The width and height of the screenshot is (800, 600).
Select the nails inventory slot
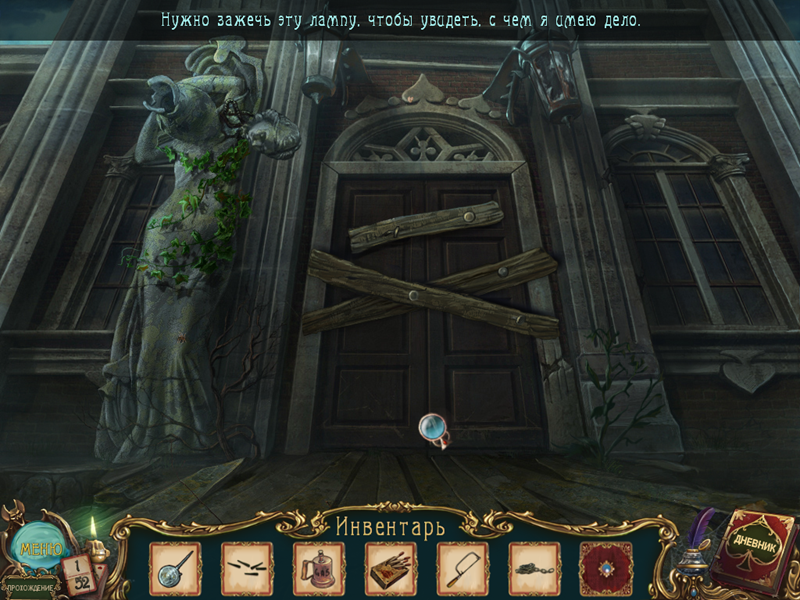(x=247, y=567)
